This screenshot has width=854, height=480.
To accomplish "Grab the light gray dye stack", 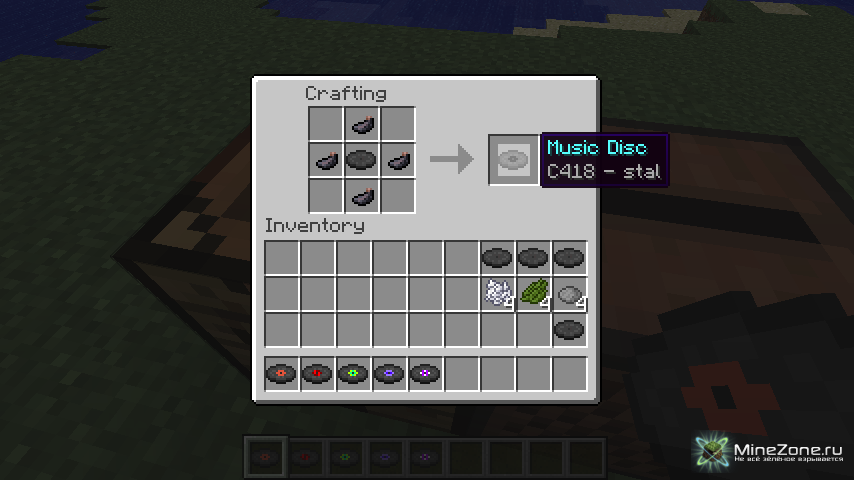I will pyautogui.click(x=569, y=293).
